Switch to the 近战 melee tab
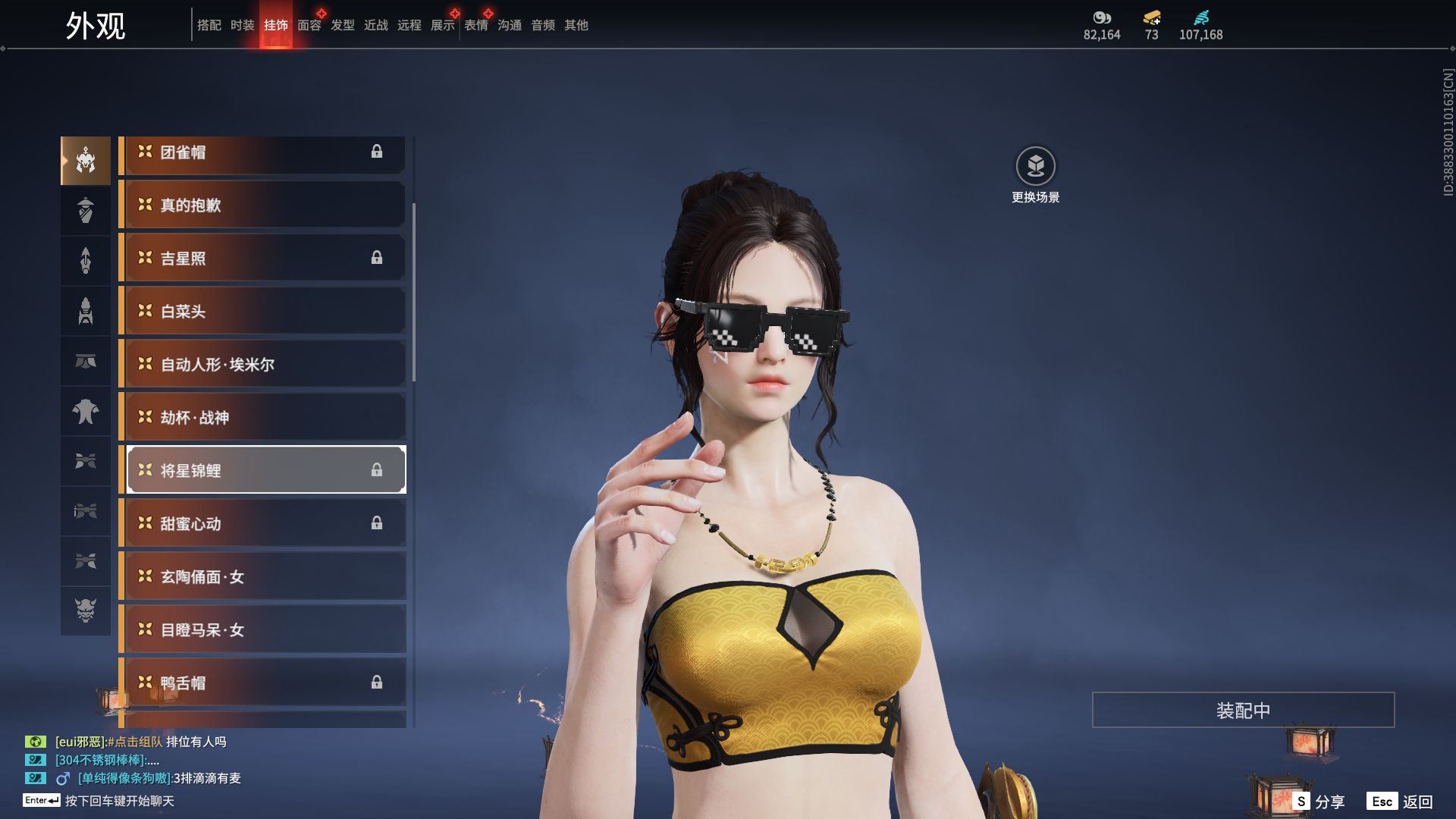 pyautogui.click(x=376, y=25)
